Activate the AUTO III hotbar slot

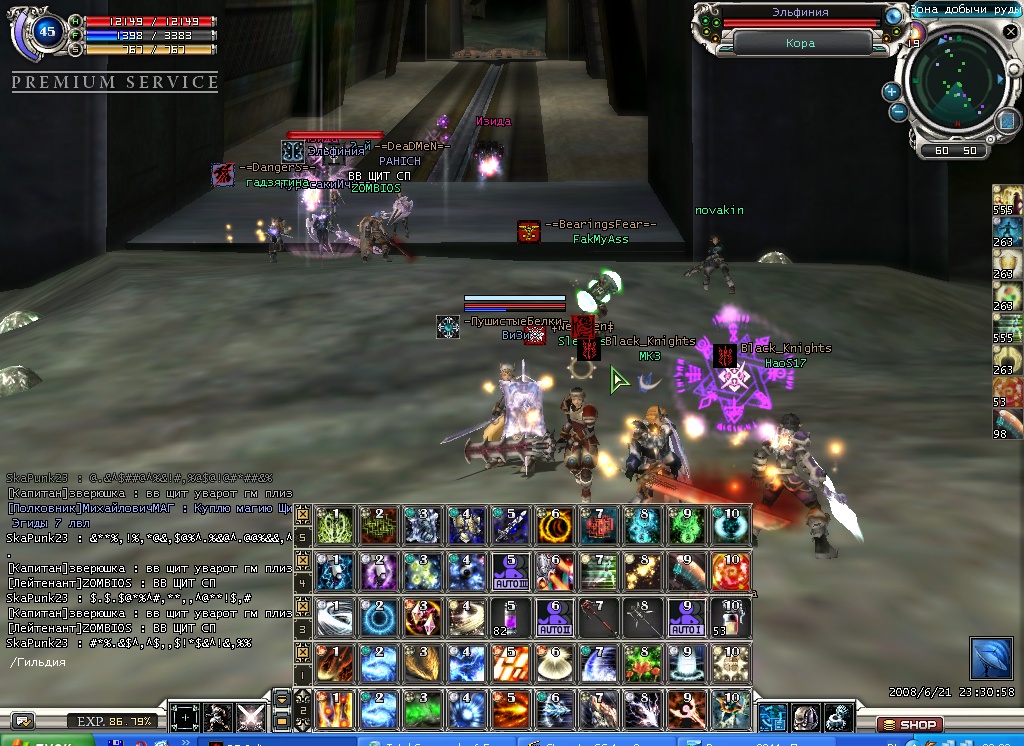(x=510, y=571)
